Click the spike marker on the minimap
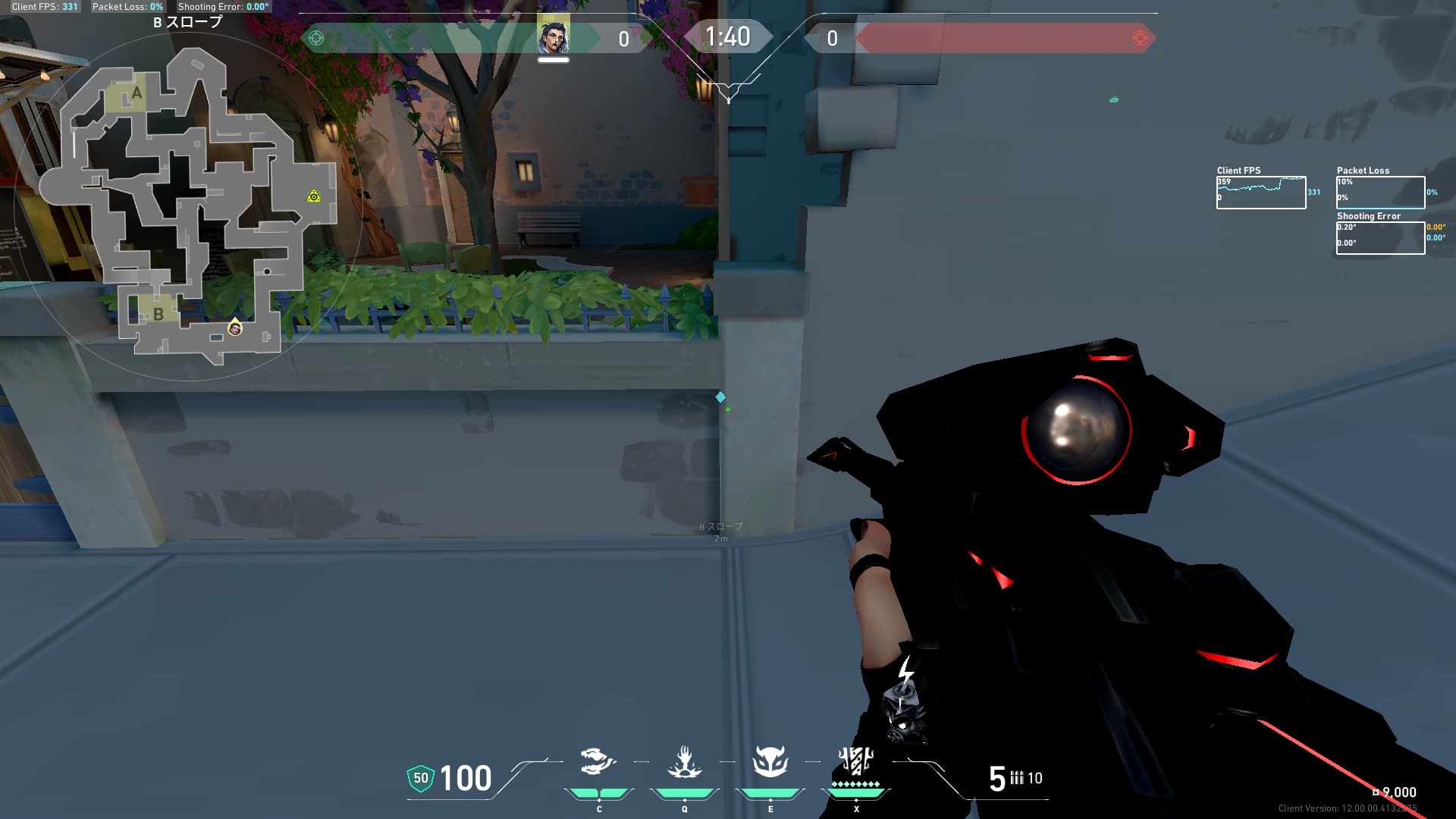 [x=314, y=196]
